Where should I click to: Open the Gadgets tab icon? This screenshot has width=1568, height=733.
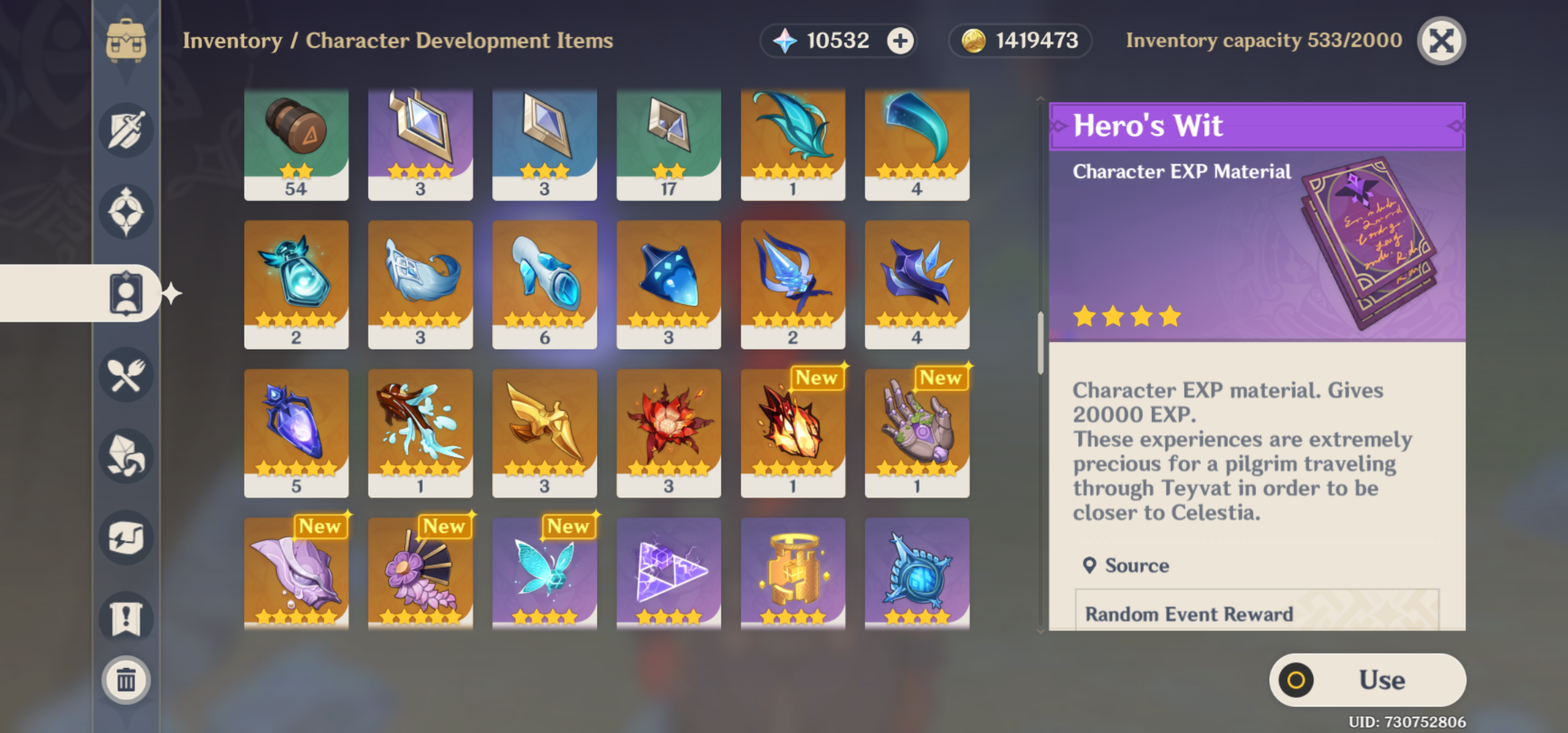coord(126,536)
